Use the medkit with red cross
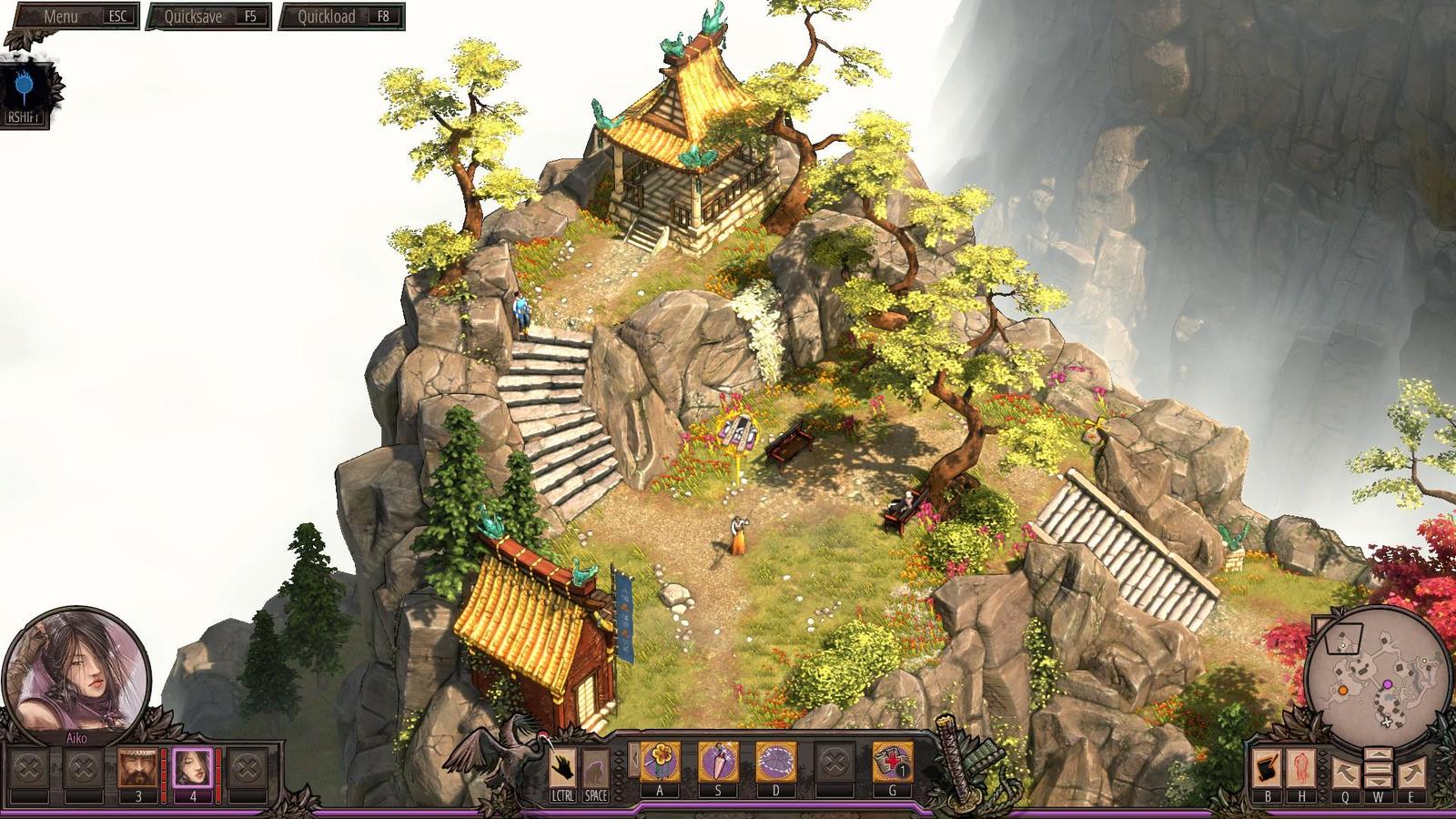1456x819 pixels. (x=893, y=762)
